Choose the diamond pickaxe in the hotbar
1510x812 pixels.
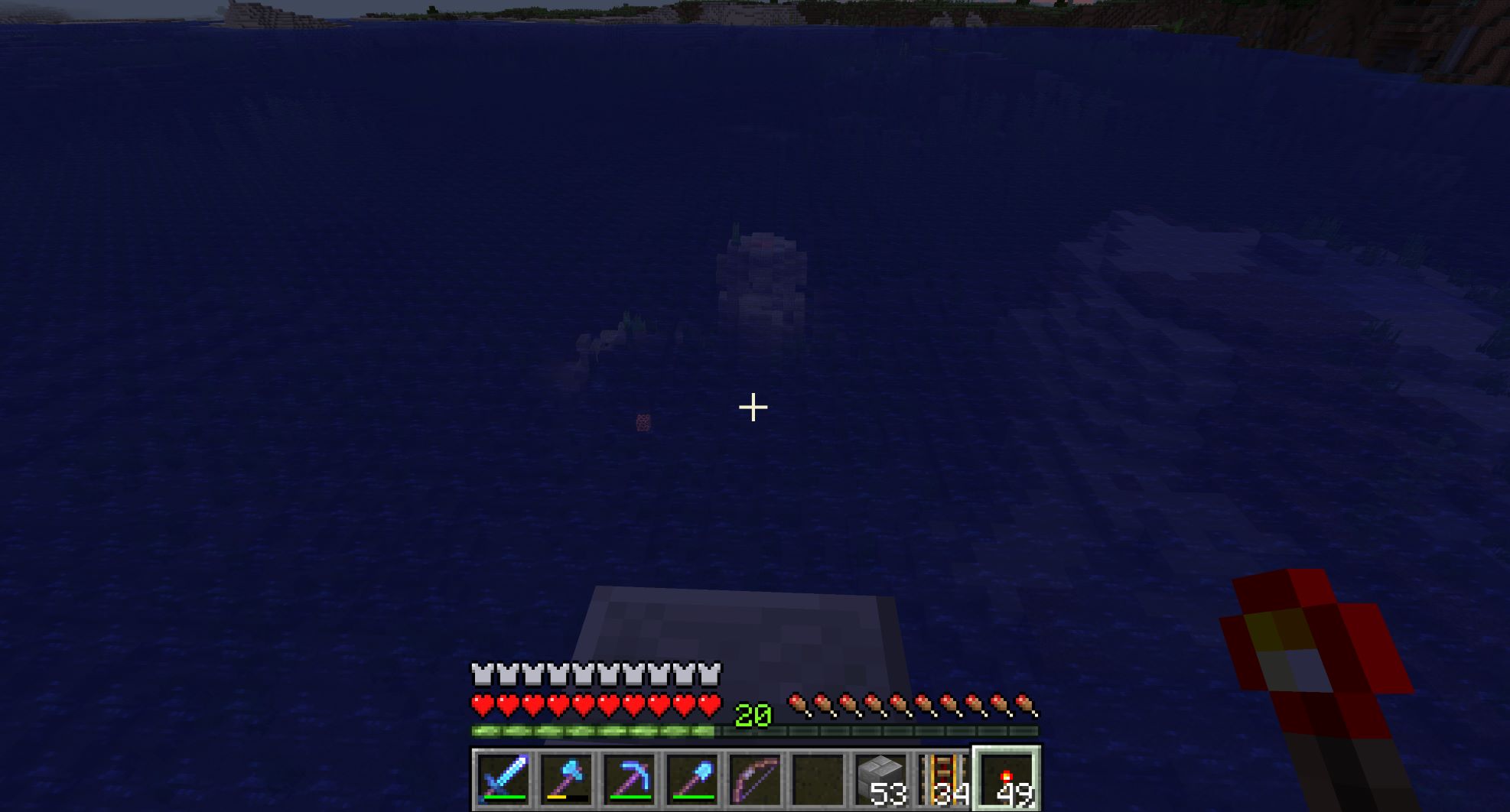tap(630, 779)
